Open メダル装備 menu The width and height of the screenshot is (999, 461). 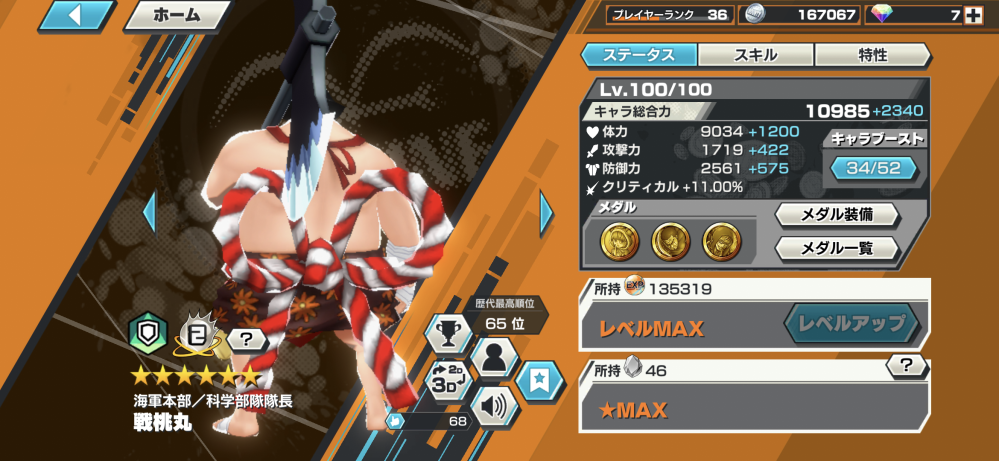pos(837,214)
